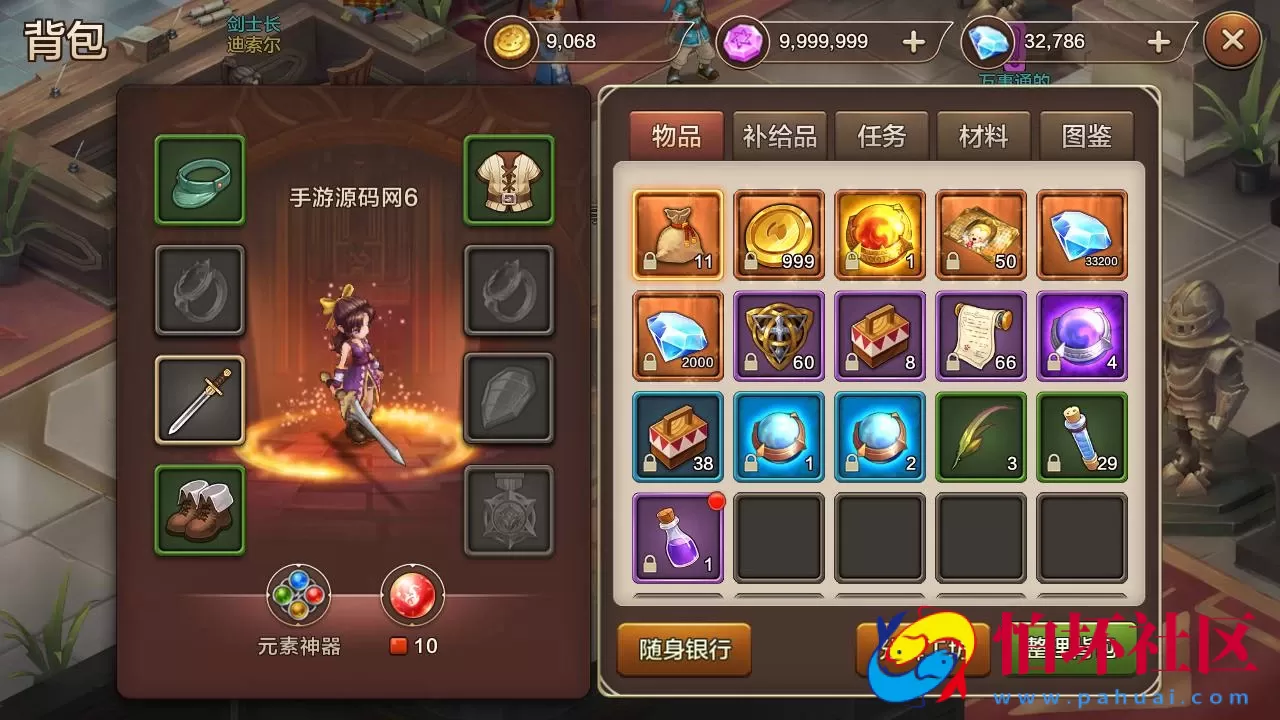This screenshot has height=720, width=1280.
Task: Open the 图鉴 collection tab
Action: tap(1085, 136)
